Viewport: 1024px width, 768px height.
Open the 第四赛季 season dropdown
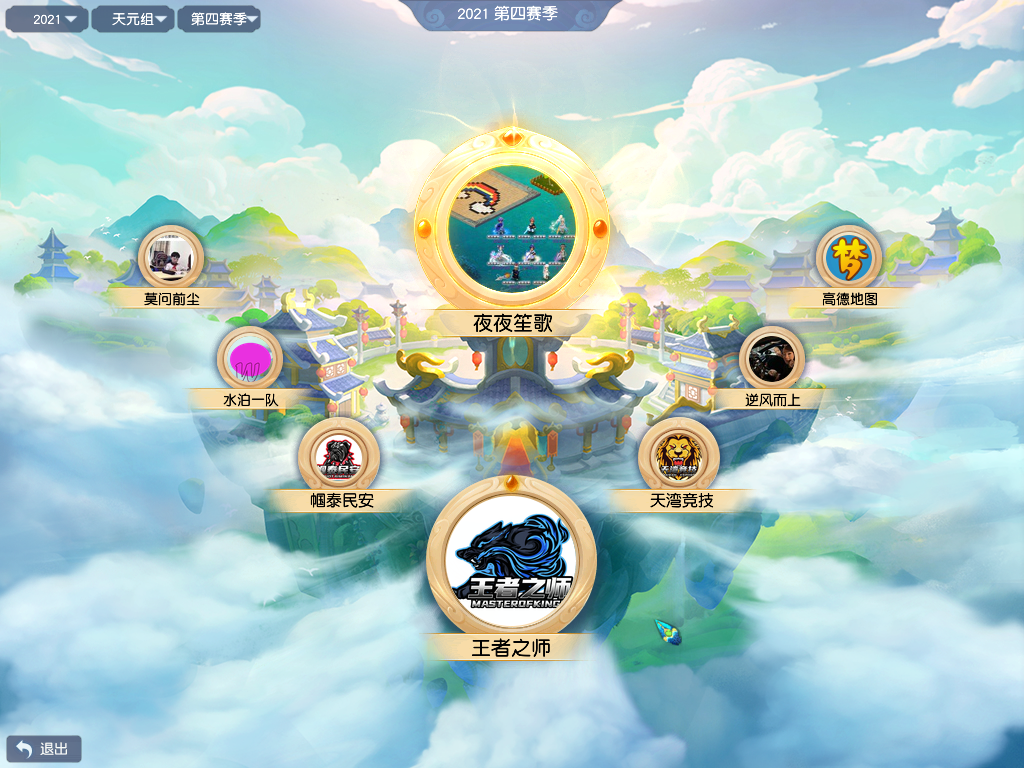219,19
